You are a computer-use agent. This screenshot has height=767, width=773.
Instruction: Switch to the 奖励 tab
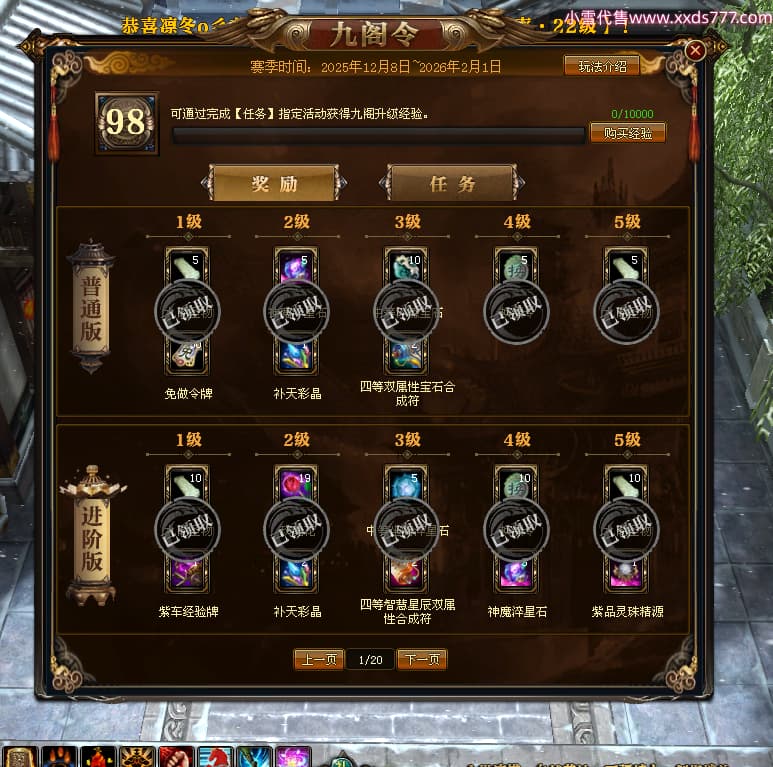pyautogui.click(x=274, y=184)
